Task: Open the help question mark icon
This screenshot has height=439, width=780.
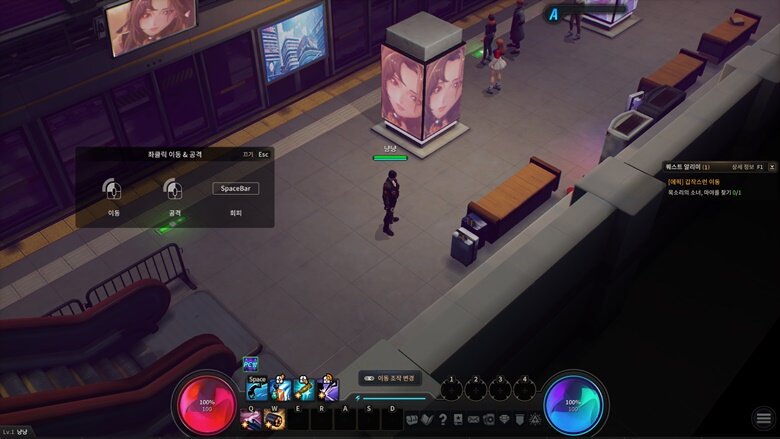Action: (443, 419)
